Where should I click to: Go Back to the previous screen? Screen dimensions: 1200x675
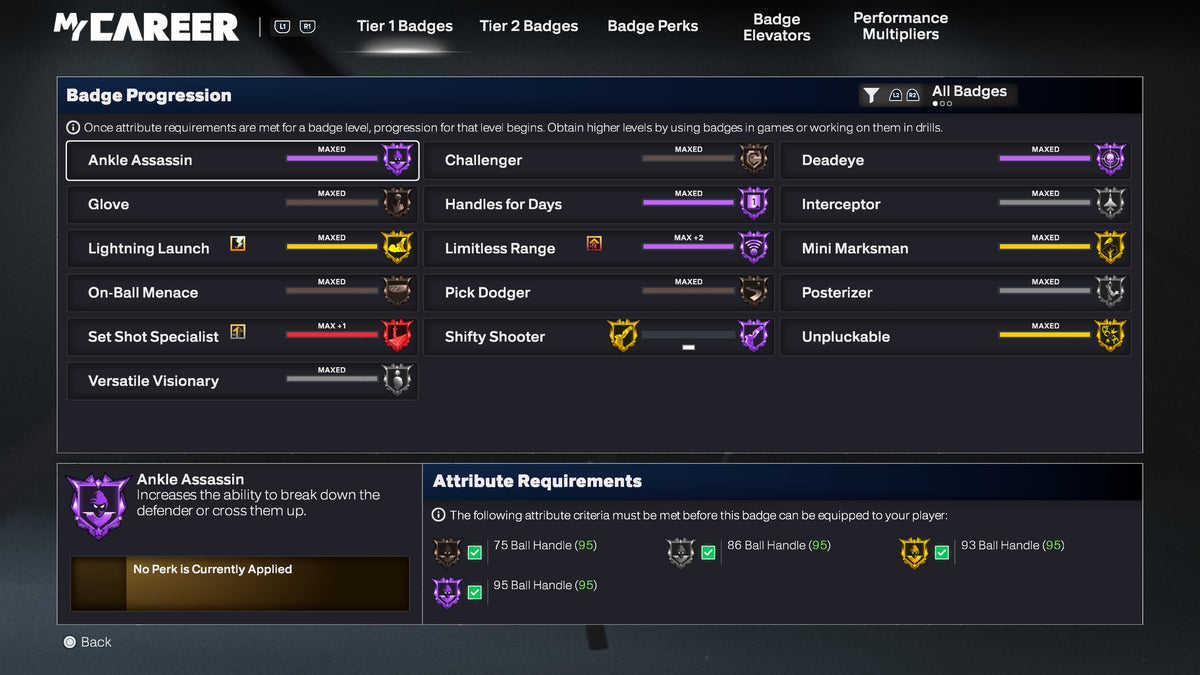(x=87, y=642)
